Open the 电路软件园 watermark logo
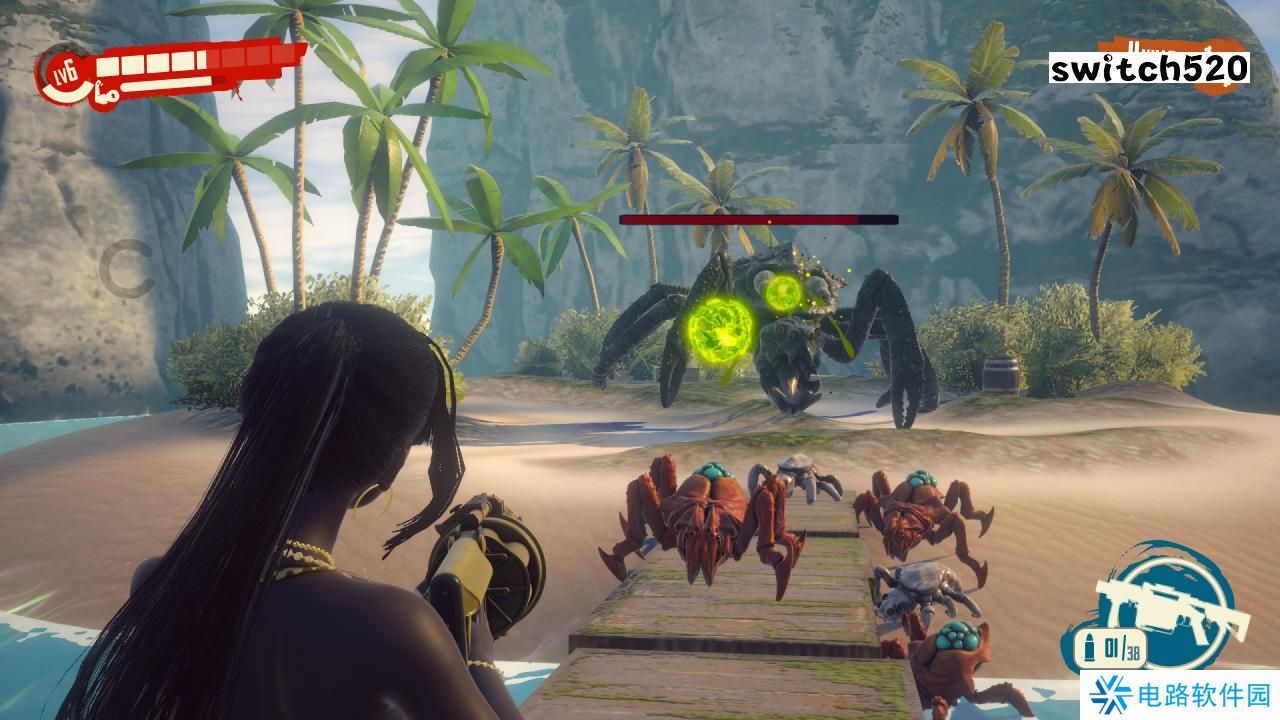The width and height of the screenshot is (1280, 720). coord(1180,695)
